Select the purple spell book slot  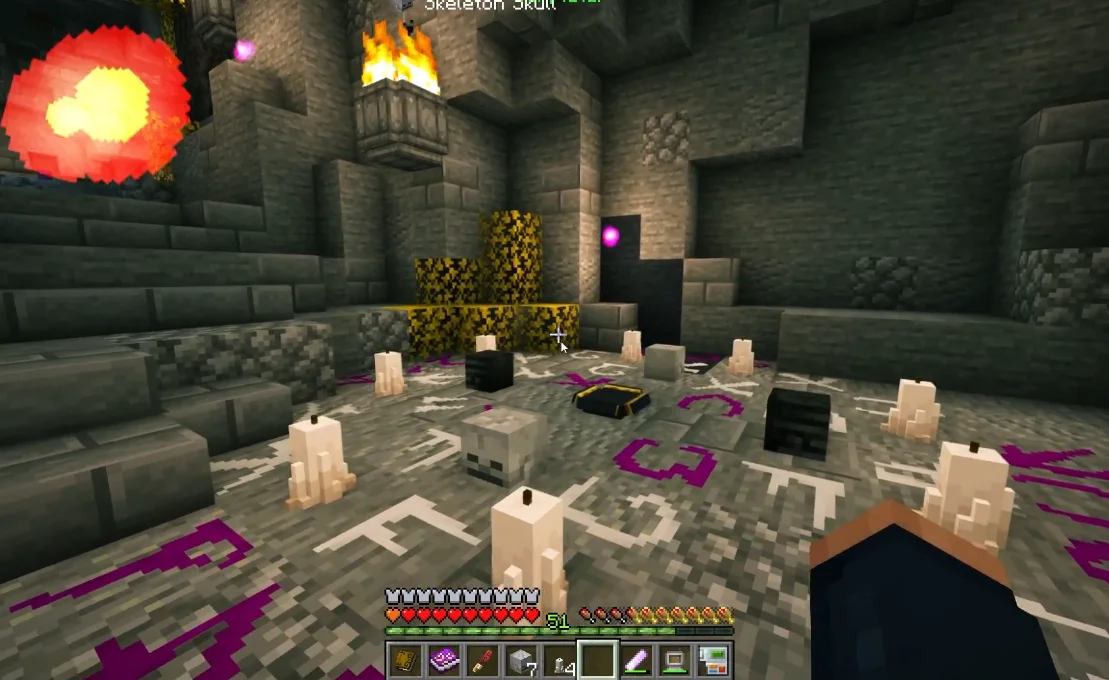(x=444, y=660)
